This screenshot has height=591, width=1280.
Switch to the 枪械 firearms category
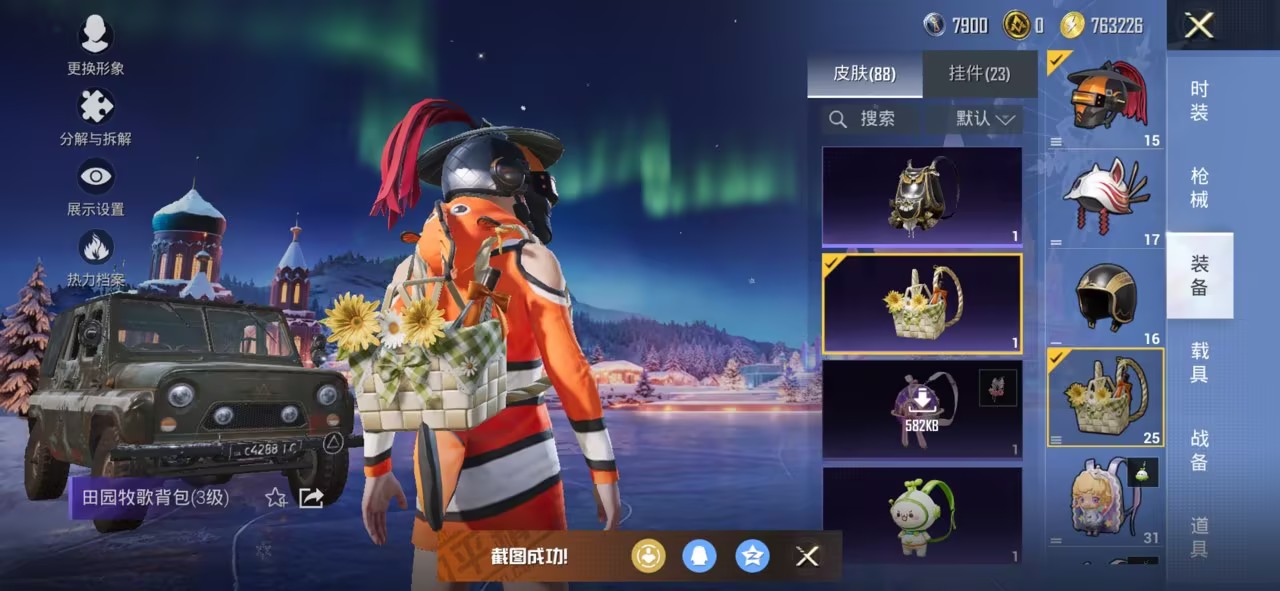tap(1199, 188)
